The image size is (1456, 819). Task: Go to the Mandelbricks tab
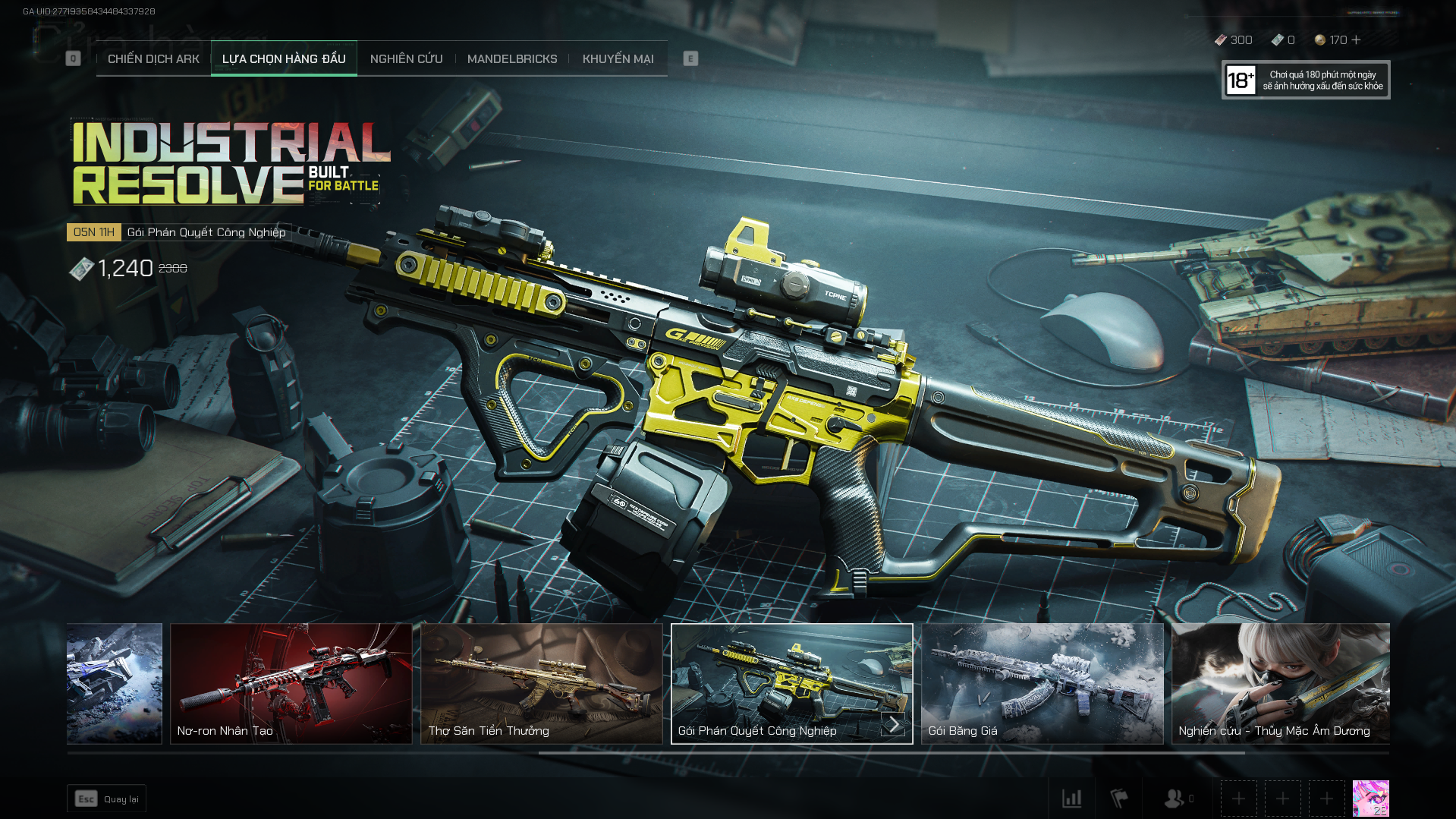(512, 58)
